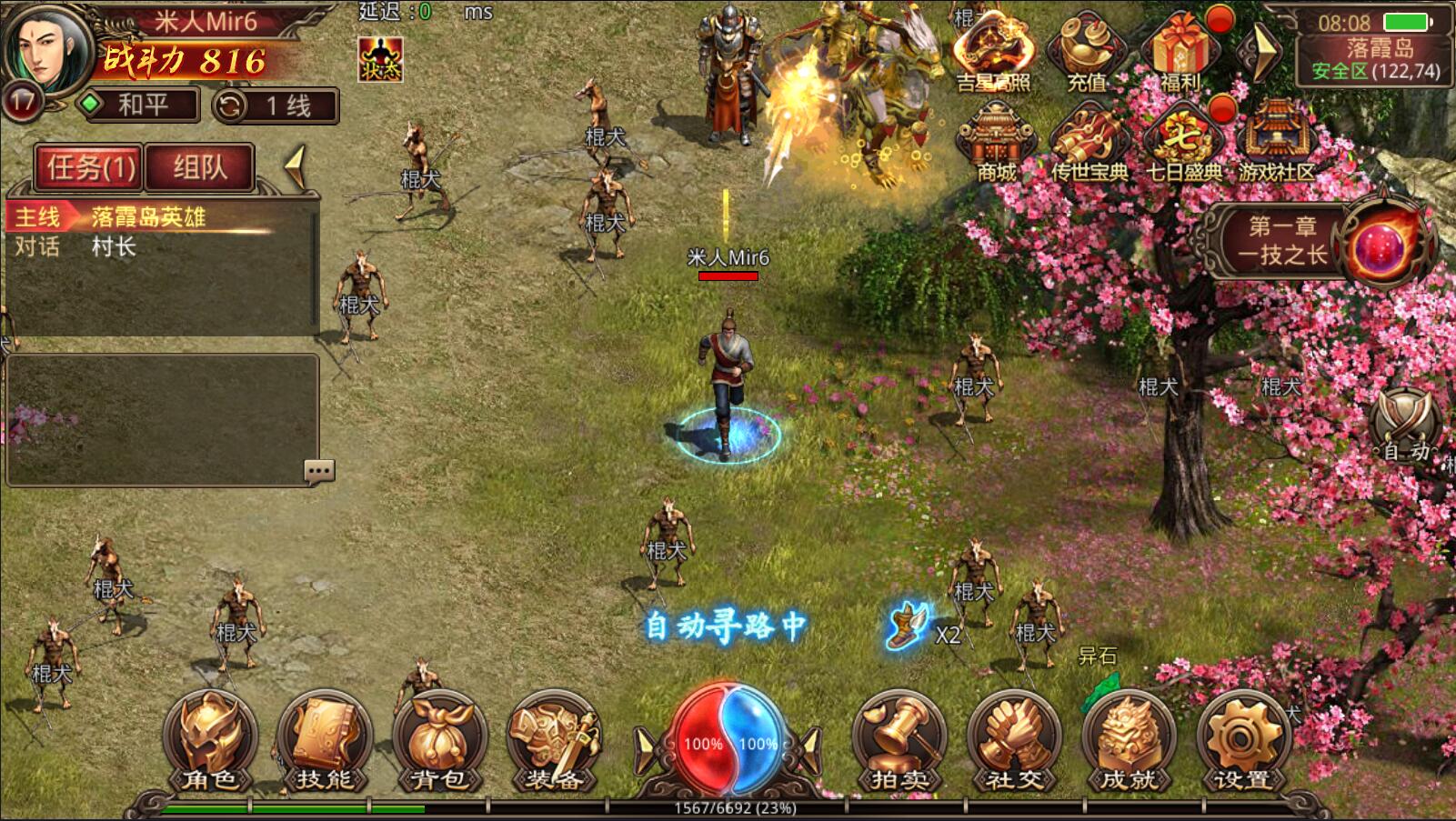Open the chat box speech bubble

click(x=319, y=470)
